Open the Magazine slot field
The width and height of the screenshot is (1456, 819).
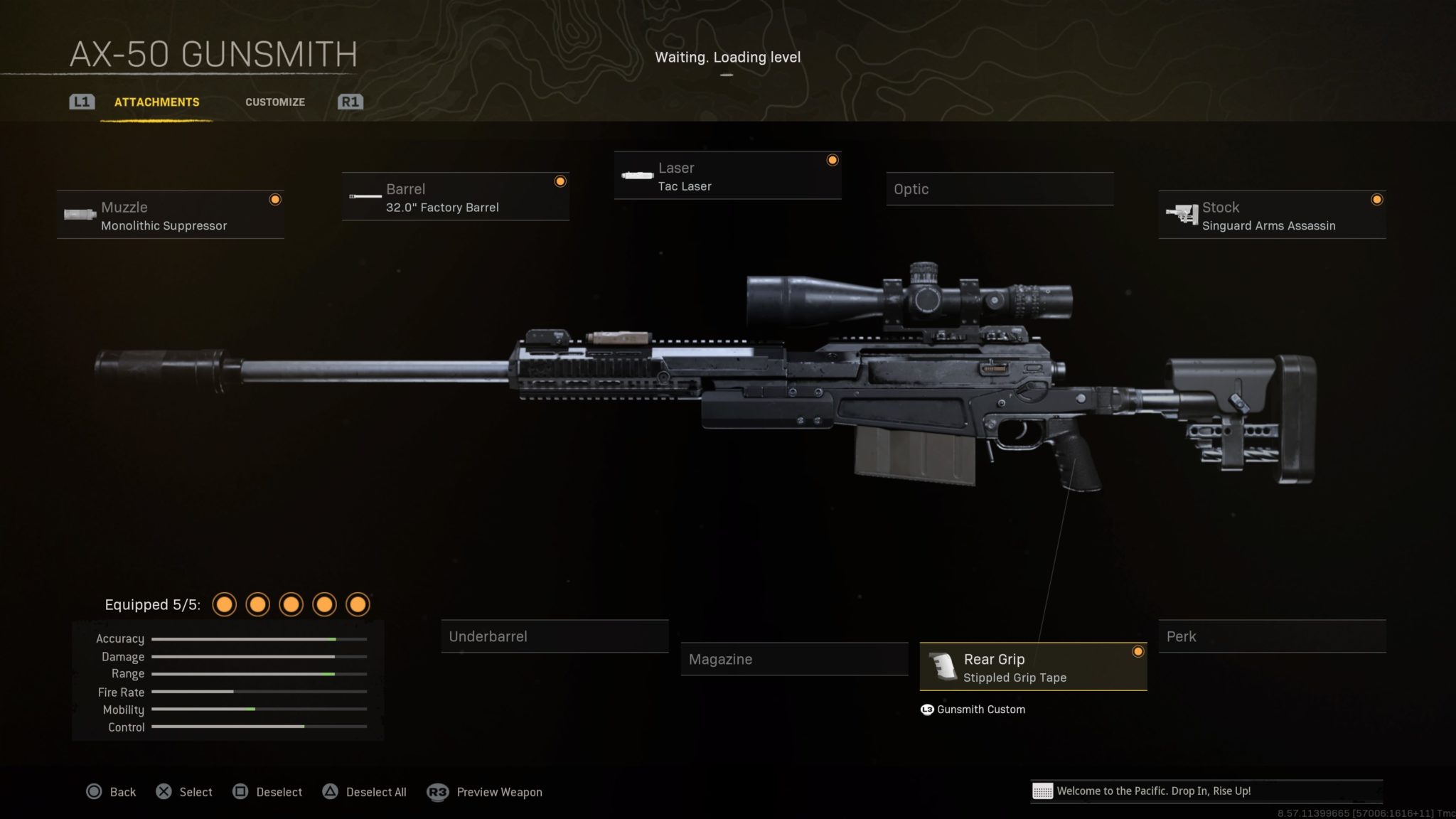click(794, 659)
